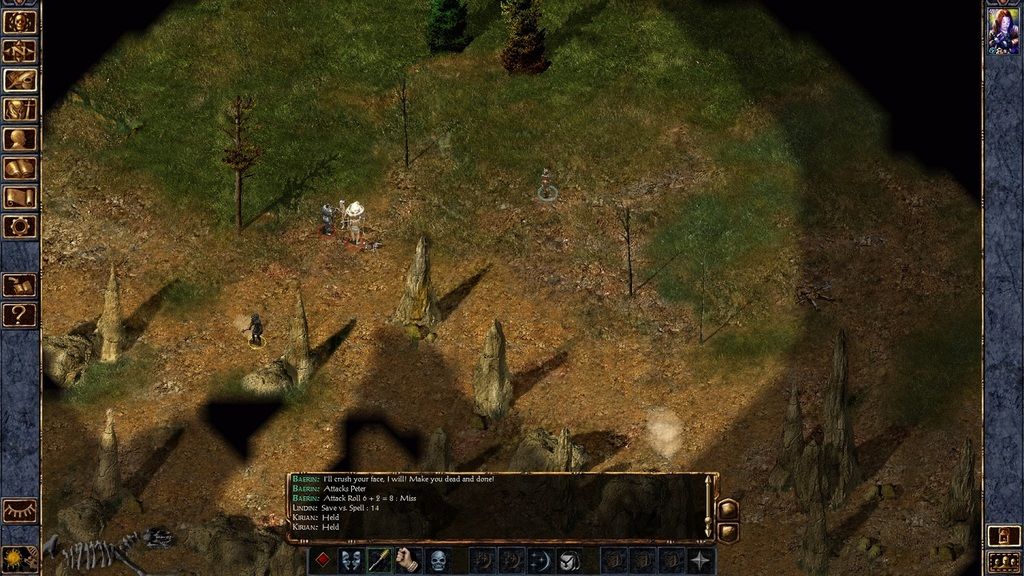
Task: Click the crescent moon and stars button
Action: click(540, 560)
